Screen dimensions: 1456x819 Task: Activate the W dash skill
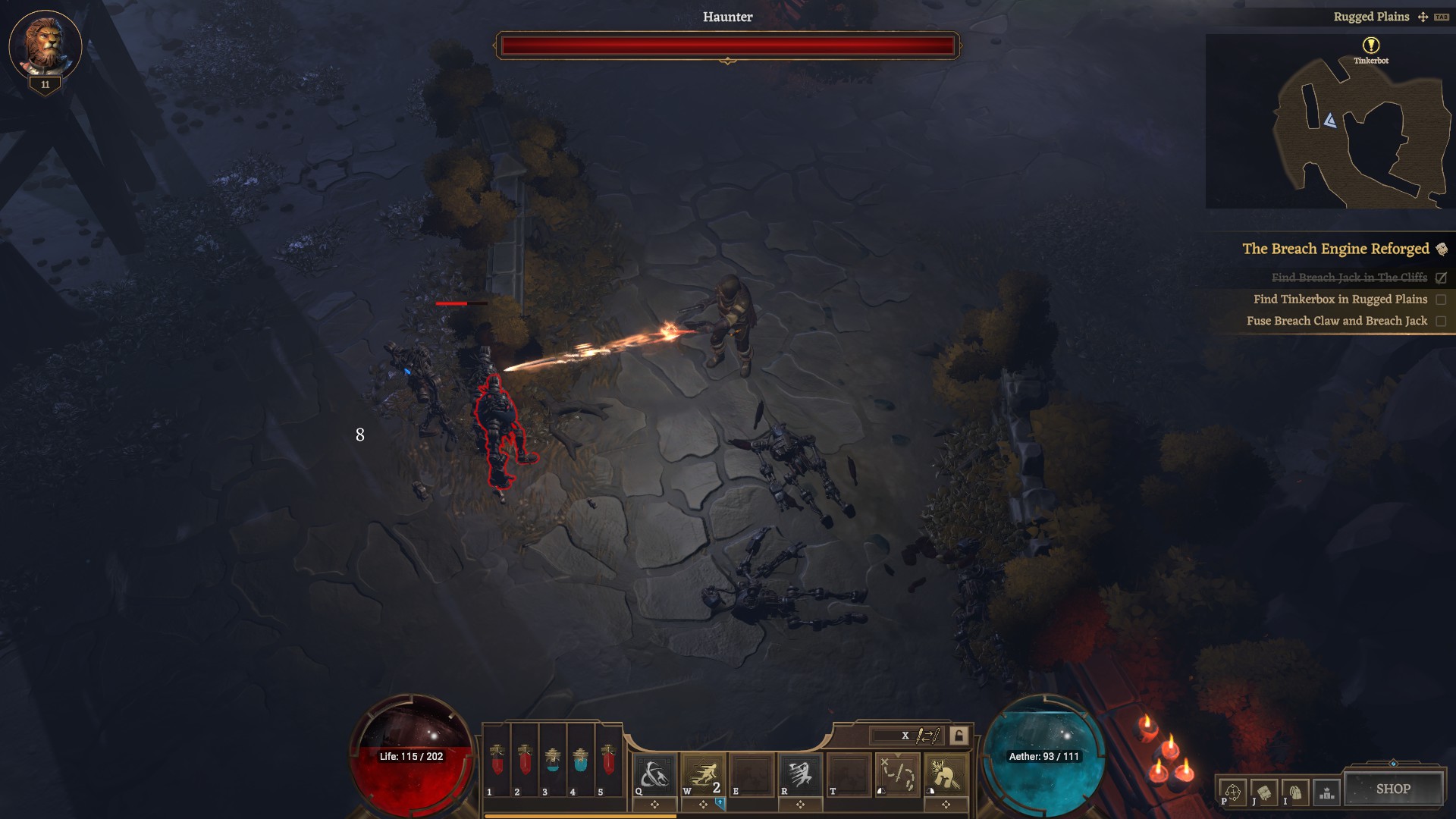click(703, 775)
